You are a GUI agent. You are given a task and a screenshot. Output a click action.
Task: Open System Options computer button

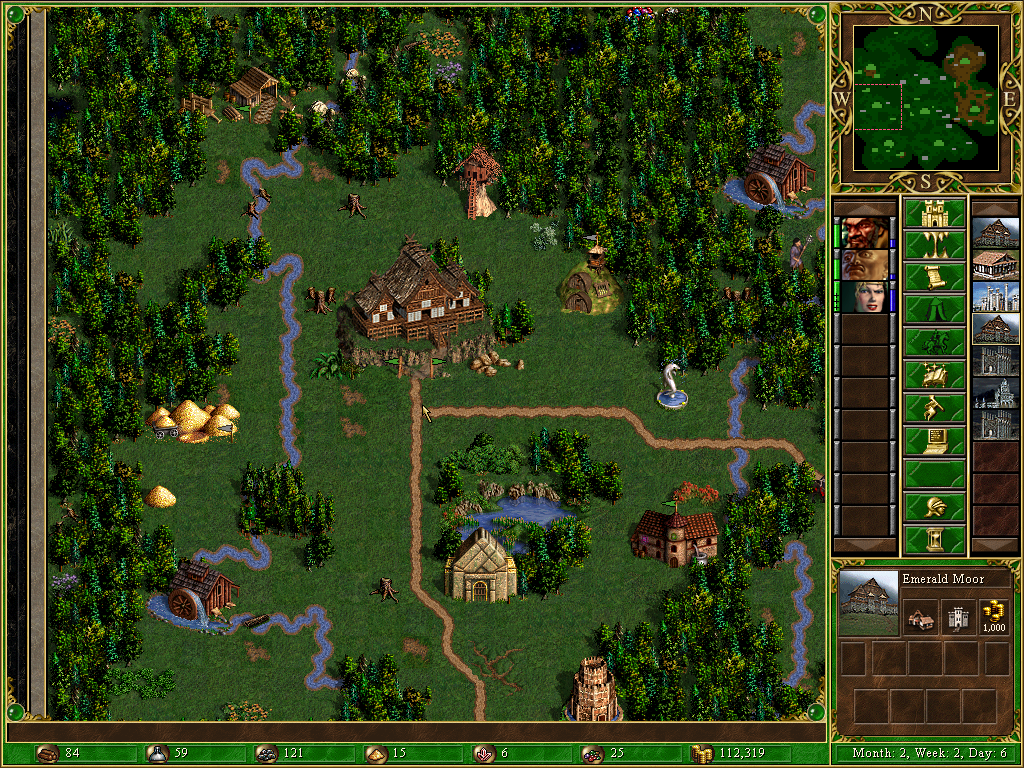[934, 440]
